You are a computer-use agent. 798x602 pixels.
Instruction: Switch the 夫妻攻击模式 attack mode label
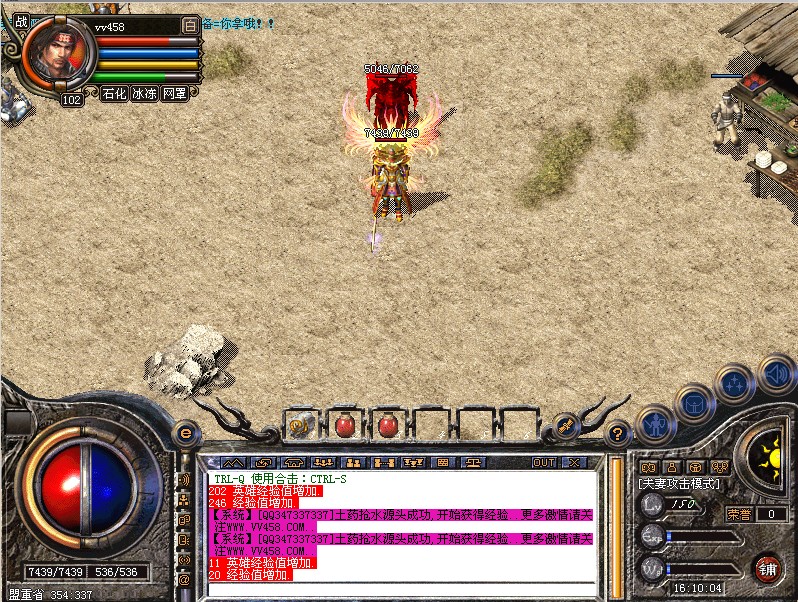[x=680, y=484]
